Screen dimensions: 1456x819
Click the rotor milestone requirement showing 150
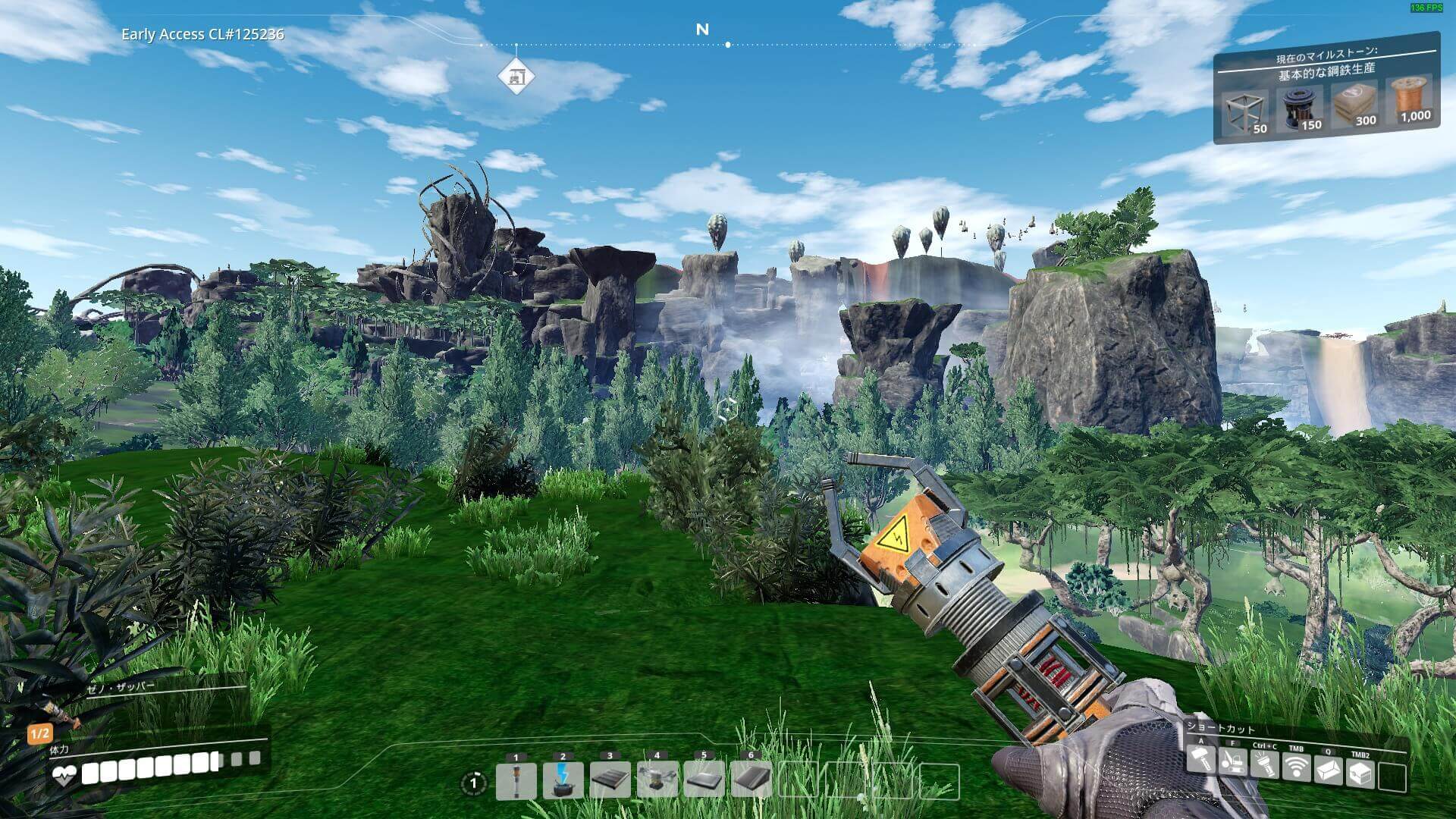coord(1300,108)
